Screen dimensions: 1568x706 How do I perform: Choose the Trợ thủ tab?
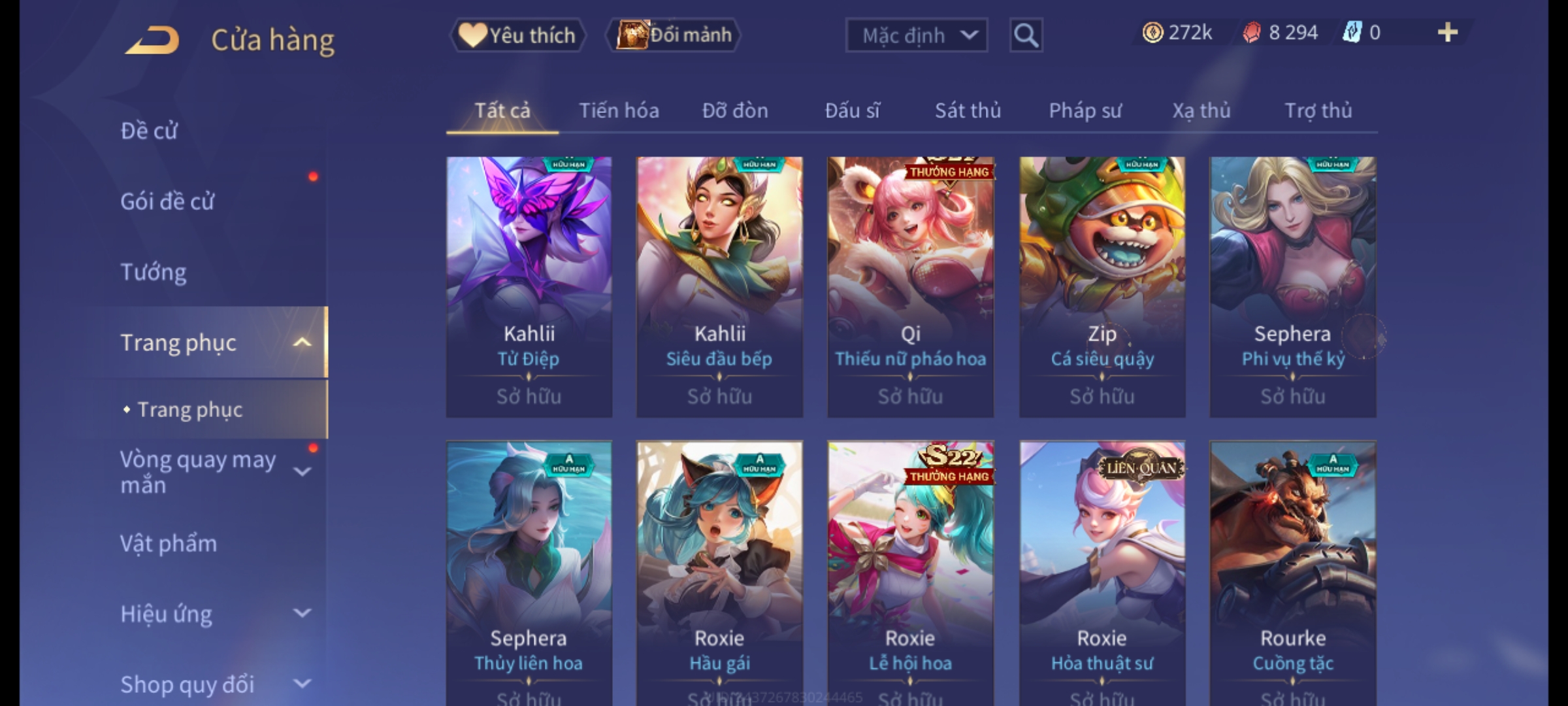click(1318, 110)
